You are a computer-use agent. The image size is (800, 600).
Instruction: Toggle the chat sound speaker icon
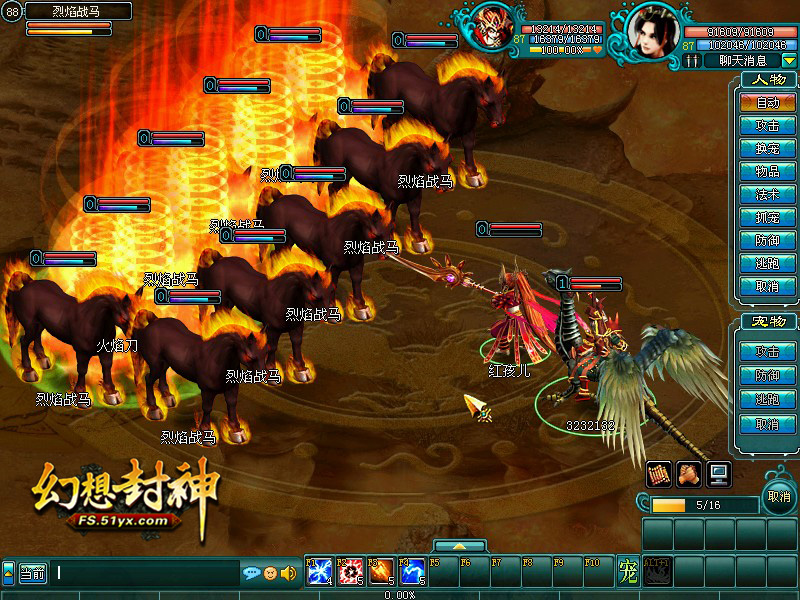click(x=288, y=573)
